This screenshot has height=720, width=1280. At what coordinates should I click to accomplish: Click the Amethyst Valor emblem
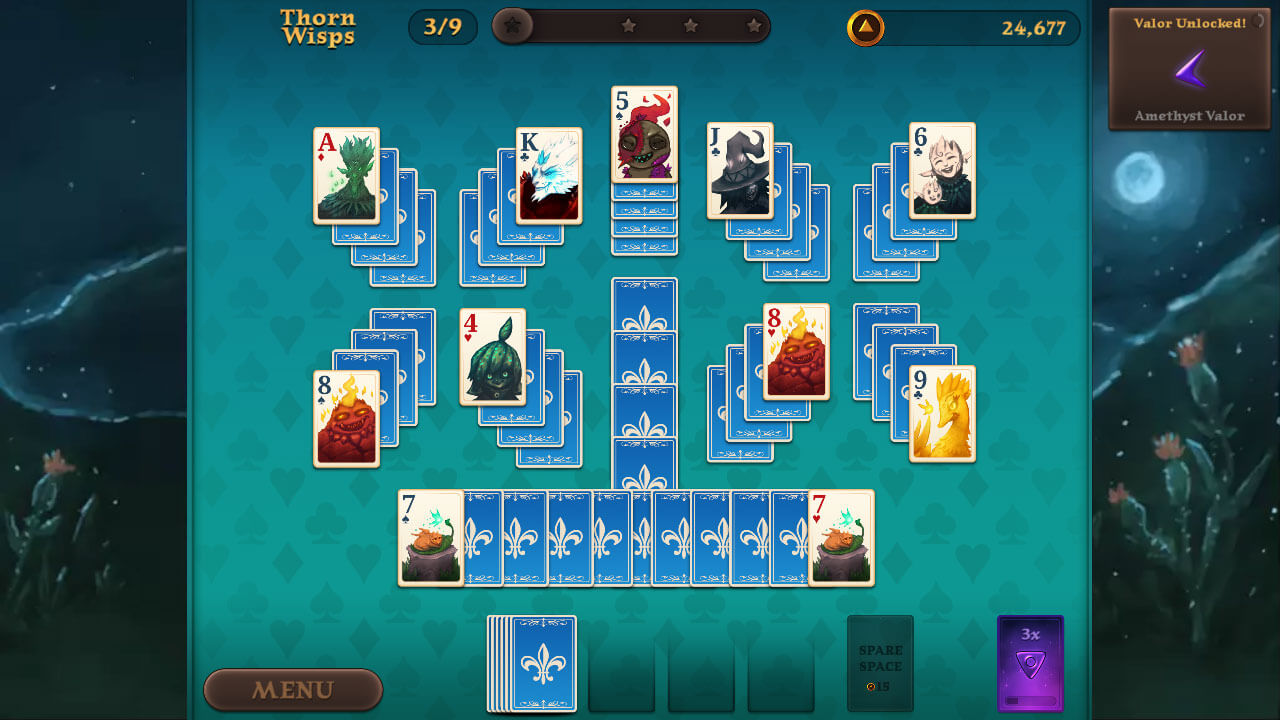(x=1189, y=68)
